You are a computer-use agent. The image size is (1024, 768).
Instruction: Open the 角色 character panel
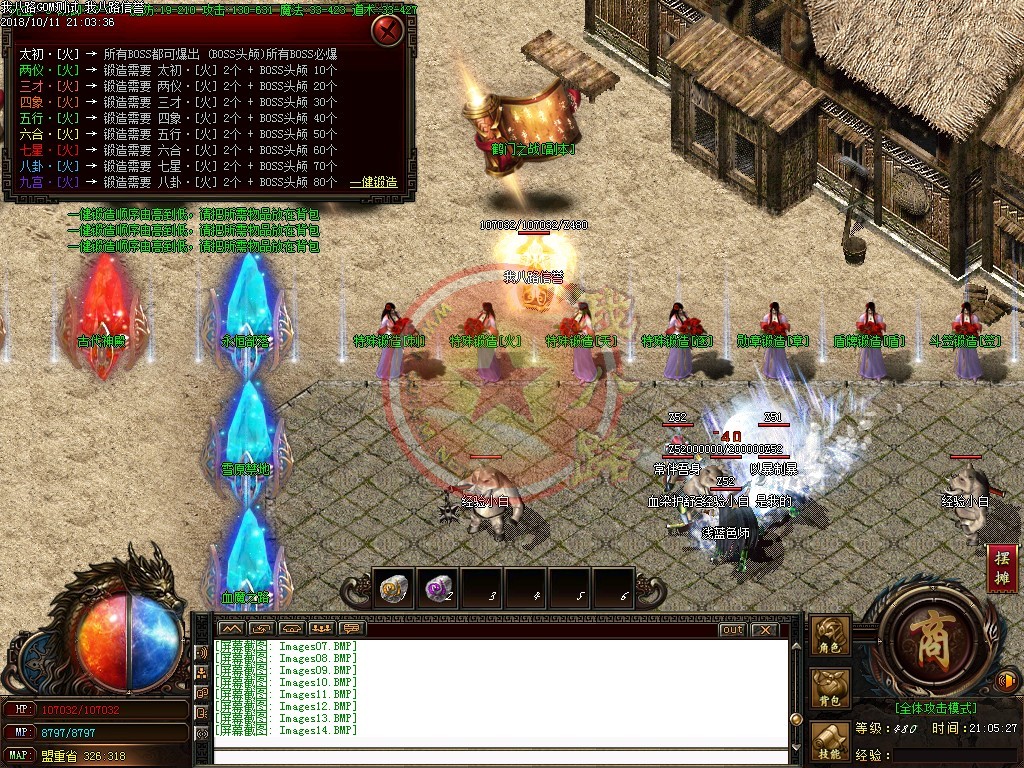point(830,637)
